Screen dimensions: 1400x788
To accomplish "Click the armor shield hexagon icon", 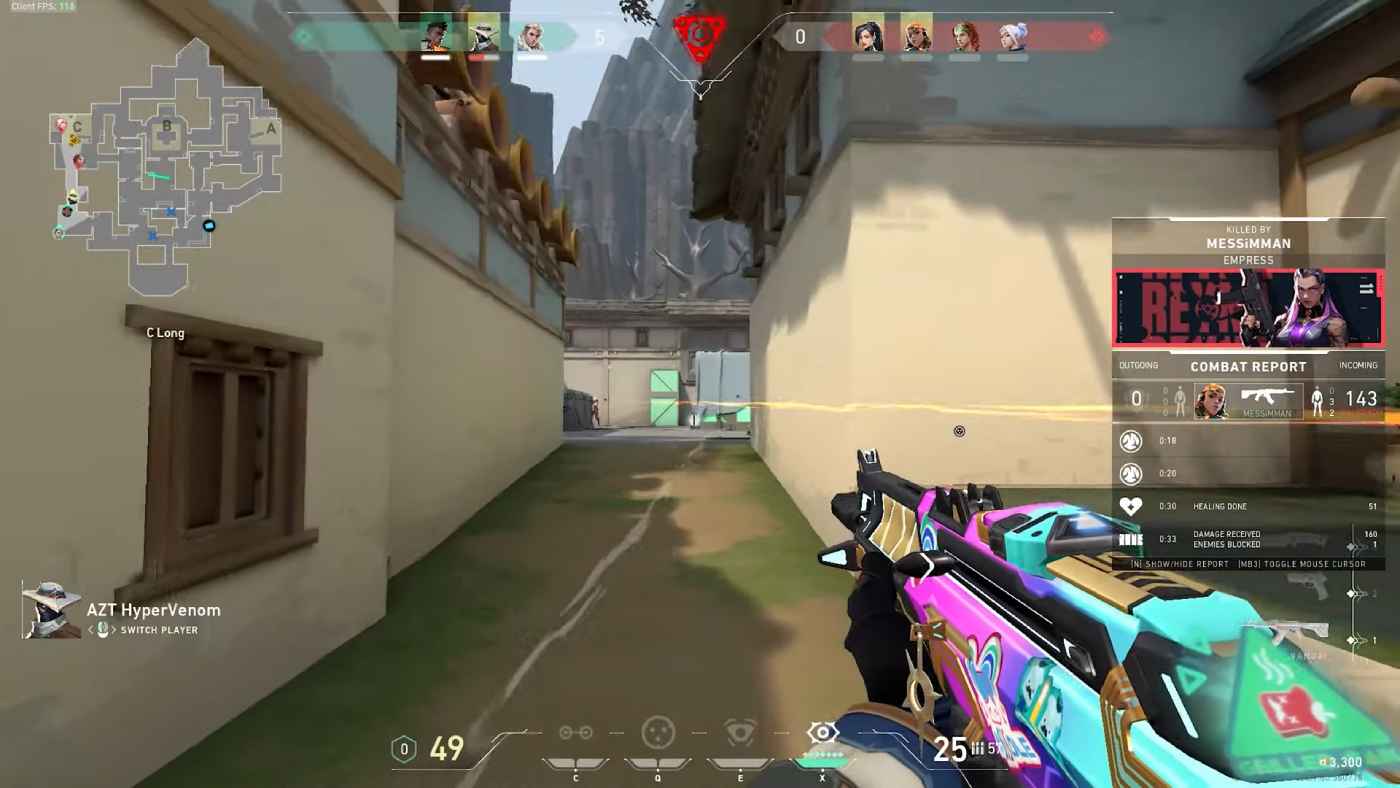I will [403, 749].
